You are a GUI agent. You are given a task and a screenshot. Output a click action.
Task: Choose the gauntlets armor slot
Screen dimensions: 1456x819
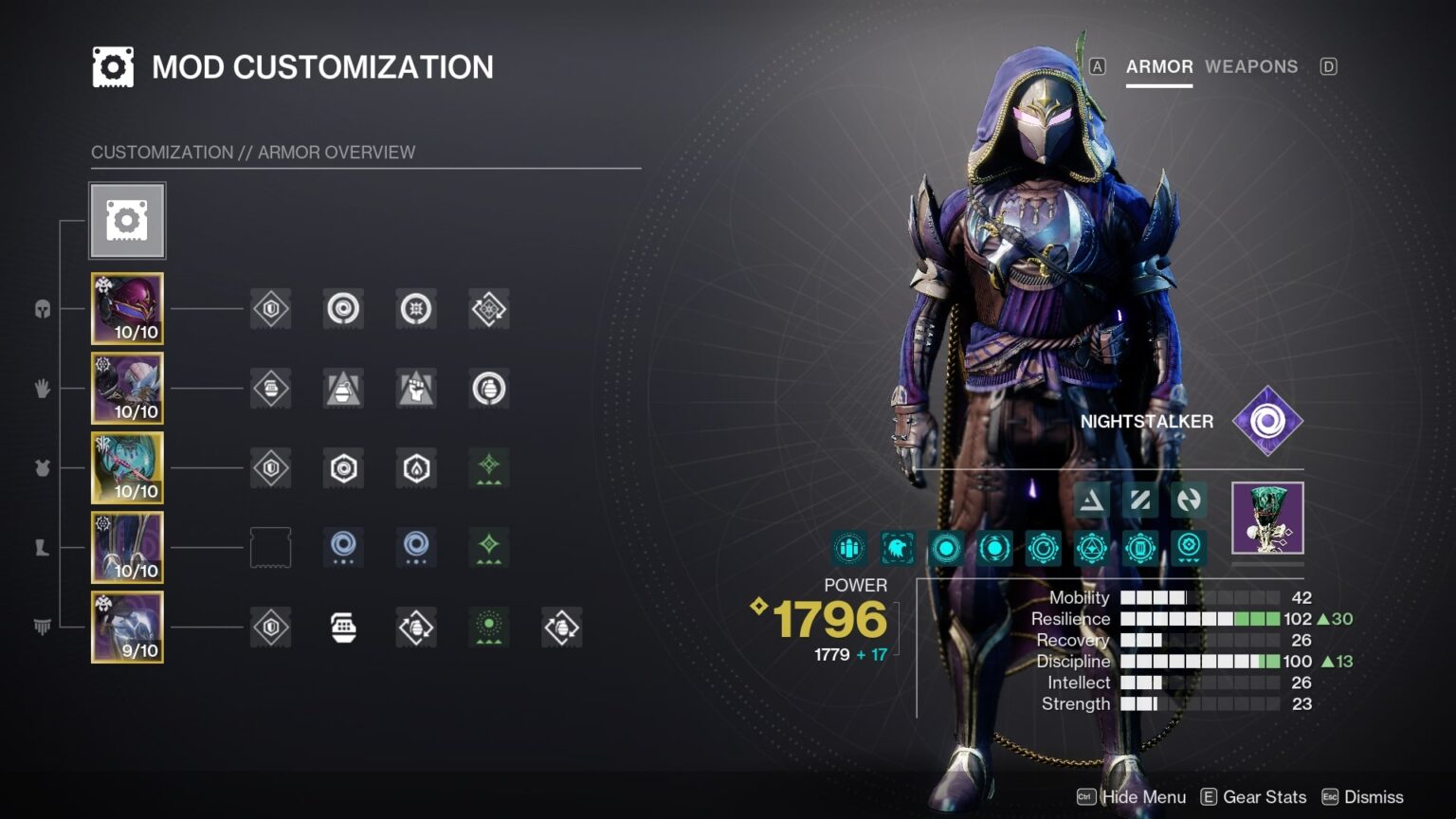127,388
